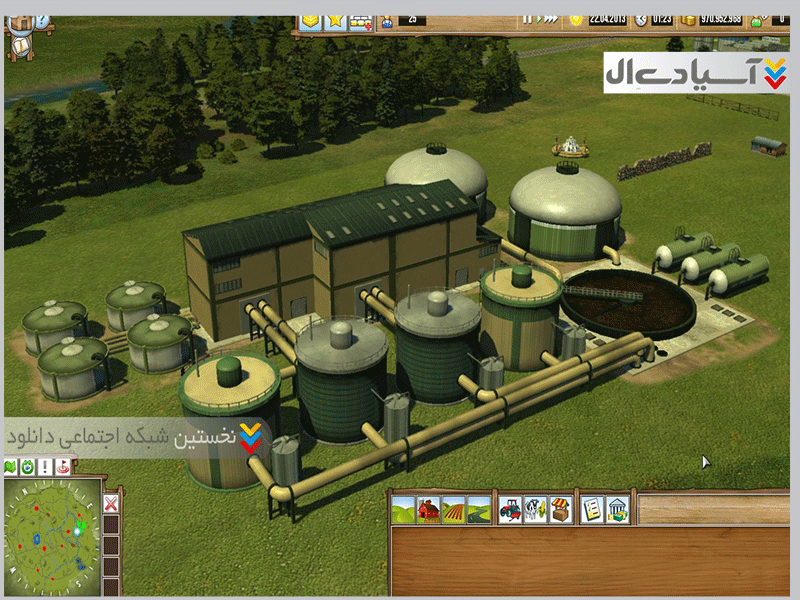Image resolution: width=800 pixels, height=600 pixels.
Task: Click the red X minimap button
Action: [111, 503]
